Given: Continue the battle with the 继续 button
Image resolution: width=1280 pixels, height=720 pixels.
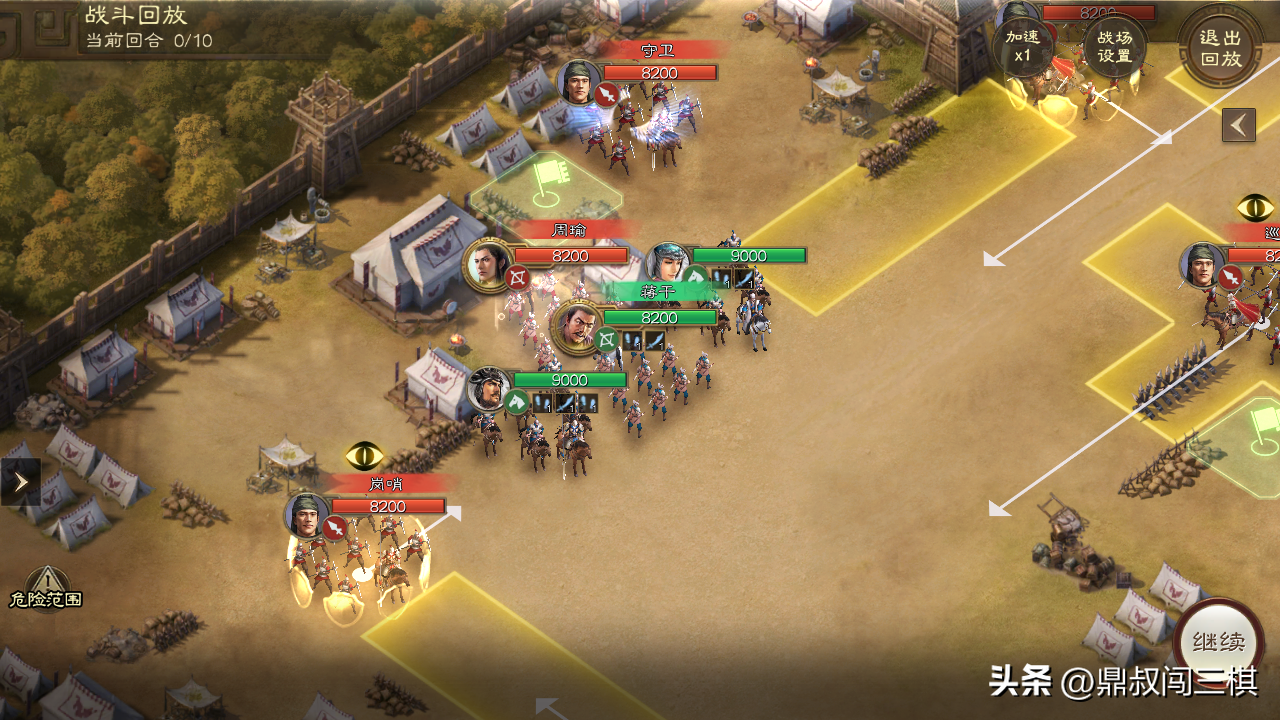Looking at the screenshot, I should coord(1218,642).
